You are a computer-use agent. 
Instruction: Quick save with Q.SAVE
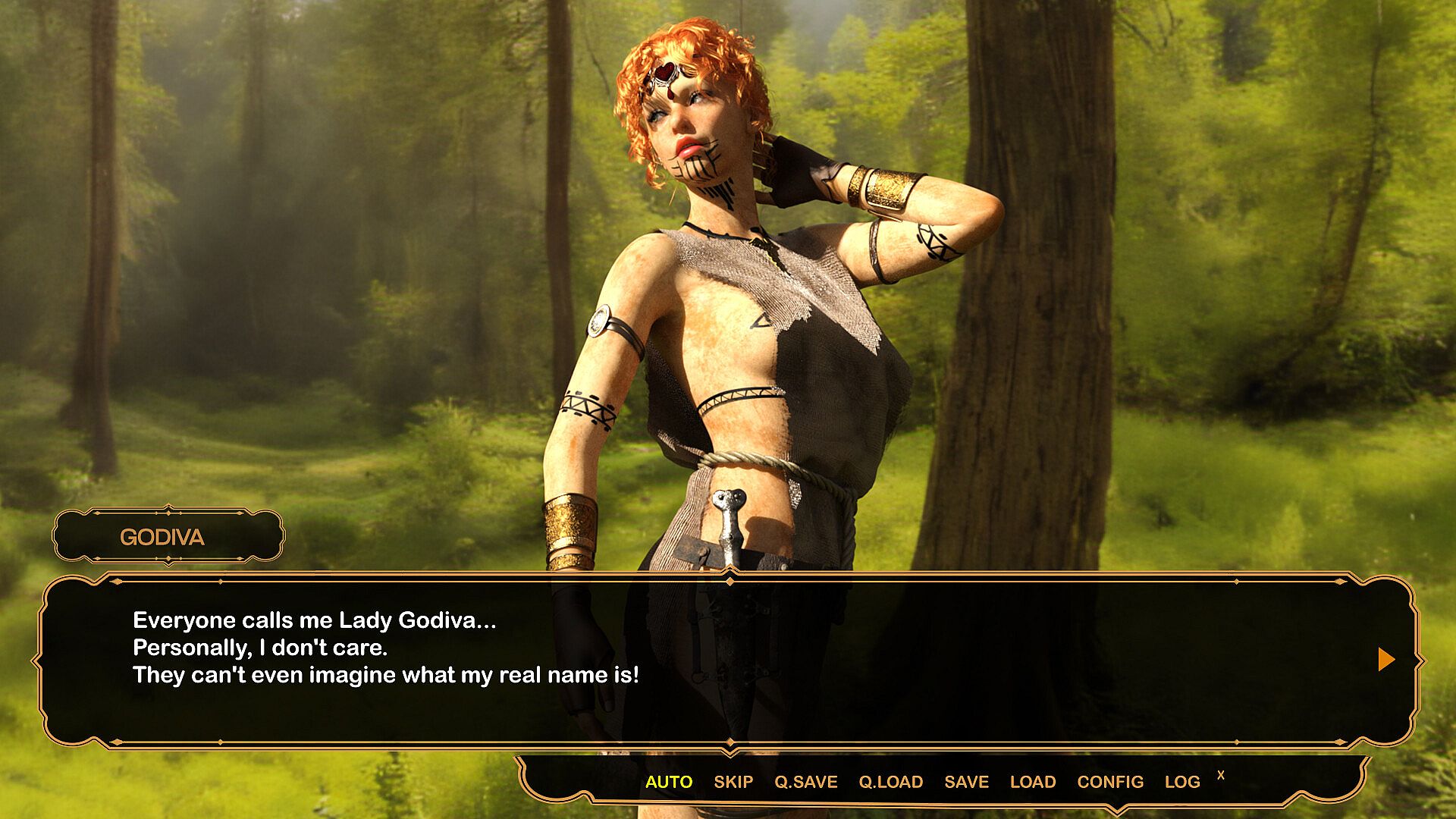pos(805,782)
